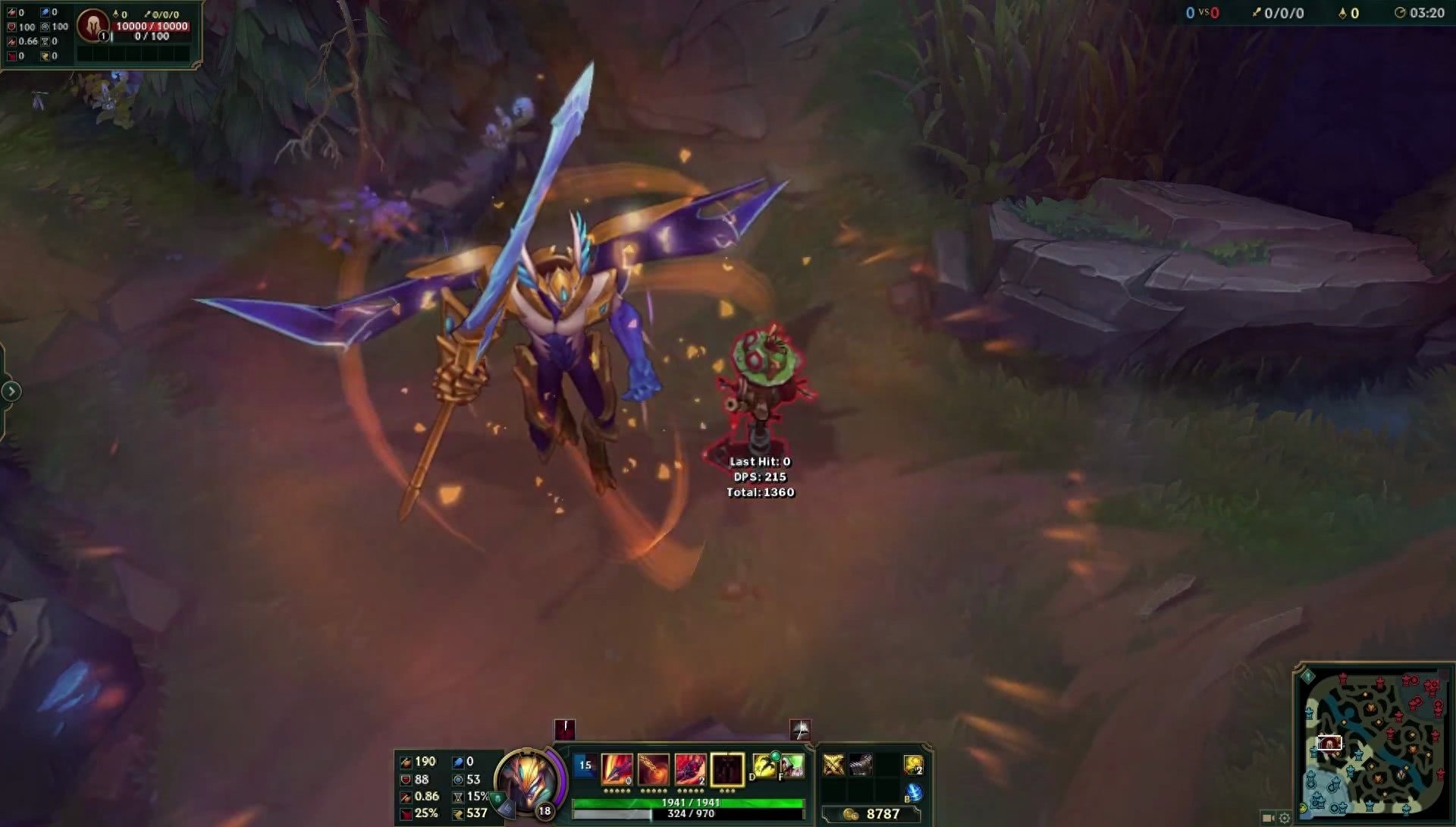Click the blue Recall button
Screen dimensions: 1456x827
(914, 792)
